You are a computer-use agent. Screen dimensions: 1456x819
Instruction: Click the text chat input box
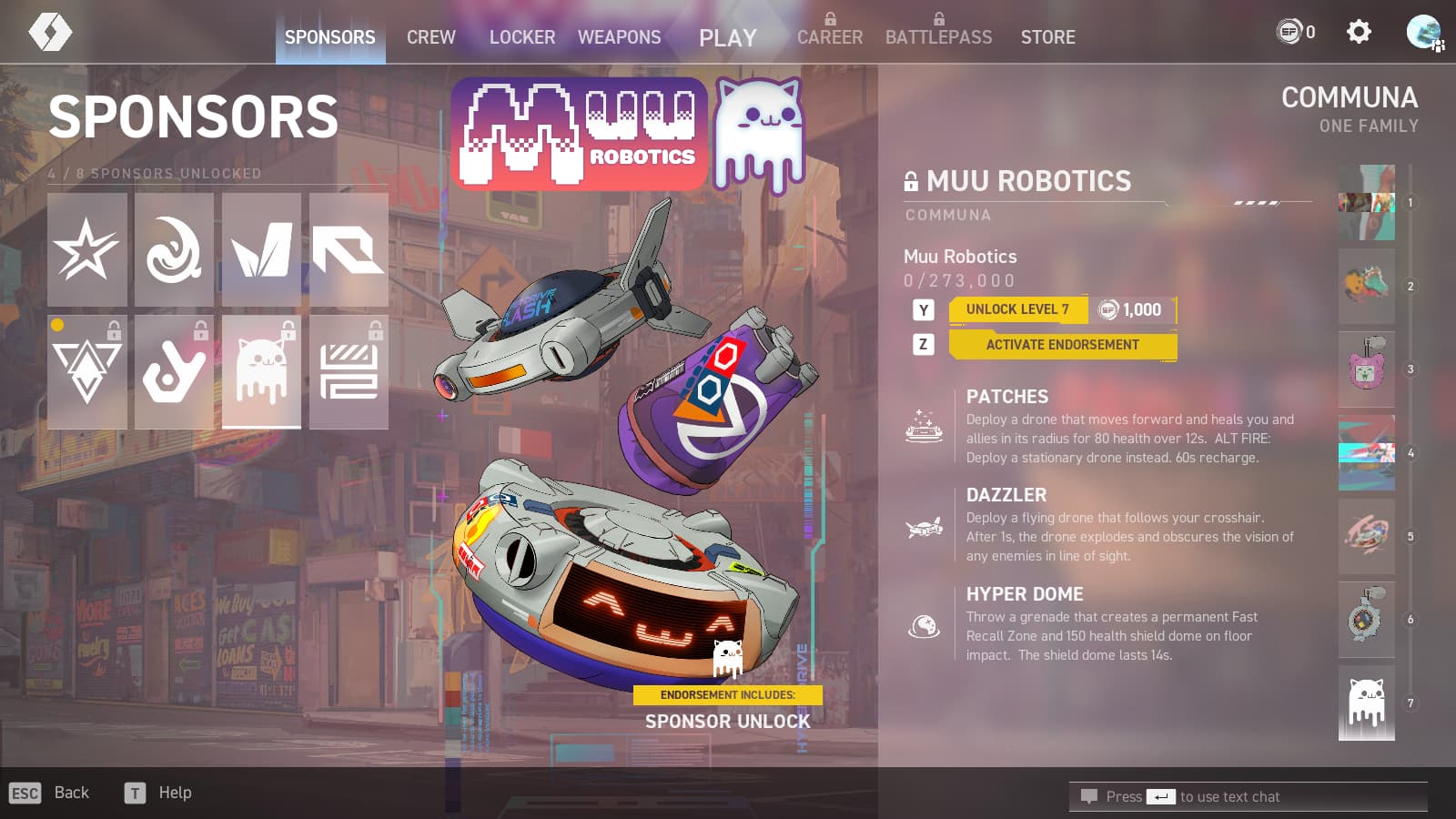click(1248, 797)
